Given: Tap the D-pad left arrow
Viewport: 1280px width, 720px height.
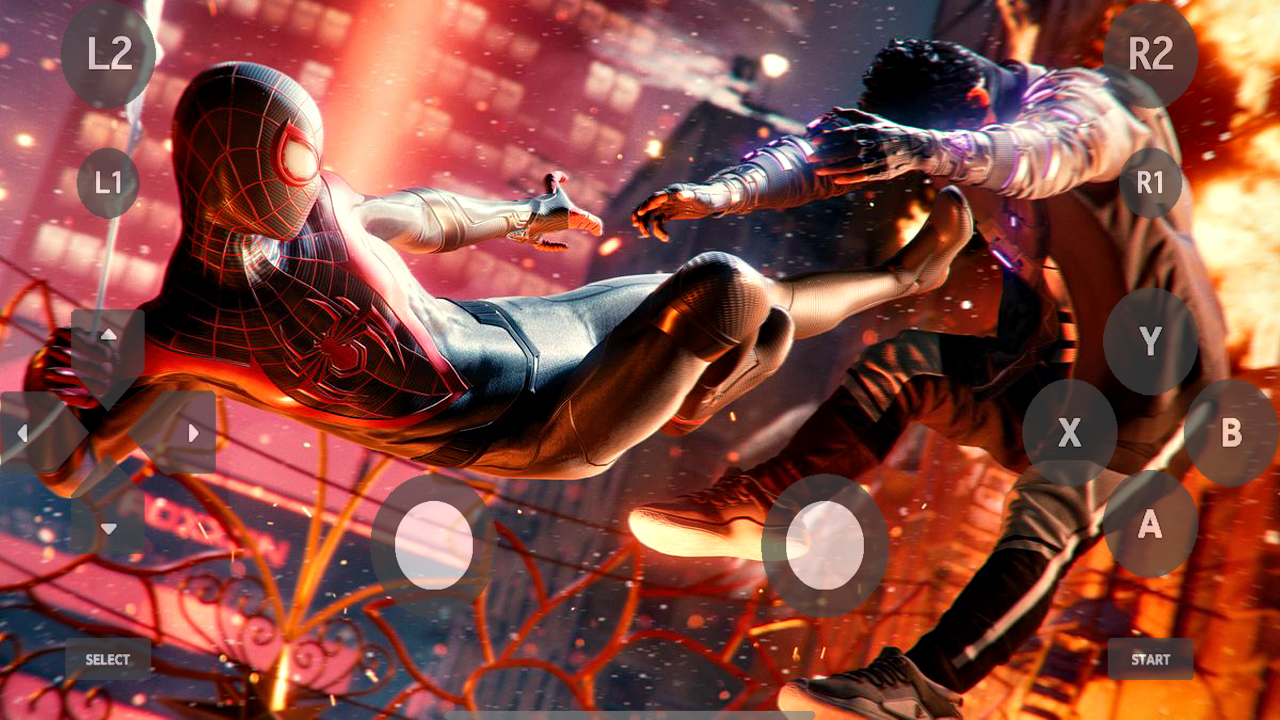Looking at the screenshot, I should pyautogui.click(x=22, y=432).
